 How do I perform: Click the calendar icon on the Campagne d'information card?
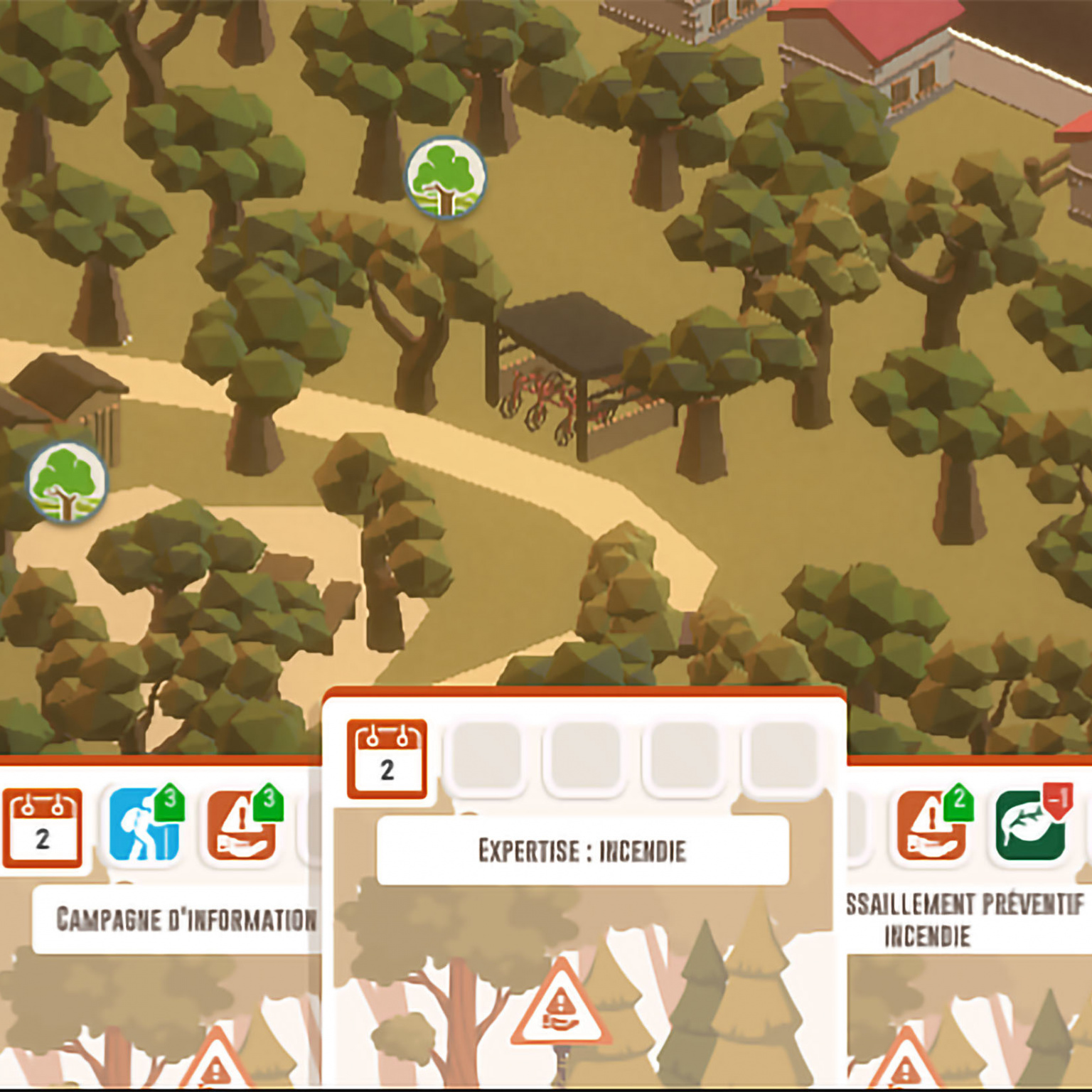coord(43,828)
